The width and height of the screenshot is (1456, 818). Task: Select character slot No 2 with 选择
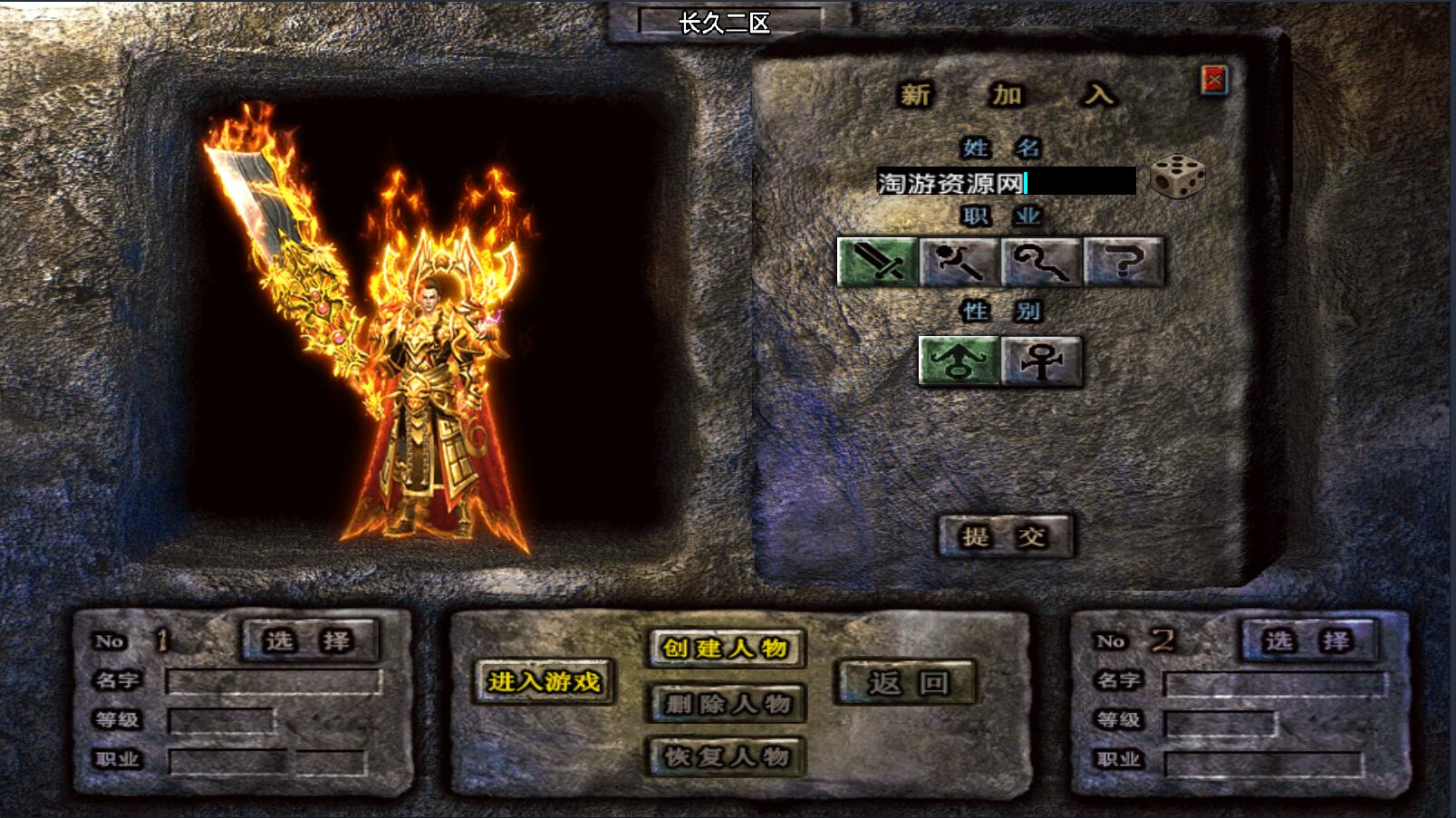(x=1308, y=640)
